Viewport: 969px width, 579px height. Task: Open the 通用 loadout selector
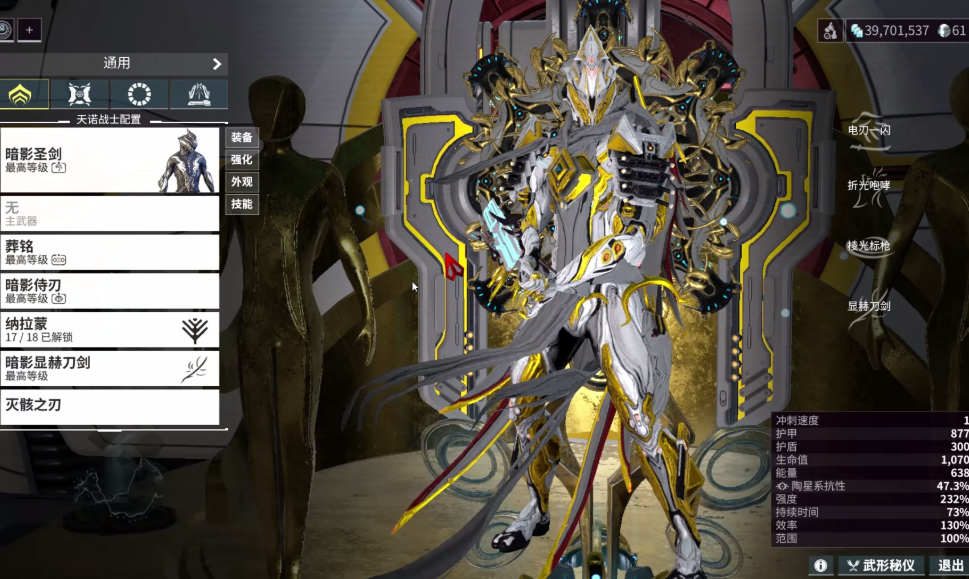pos(115,63)
